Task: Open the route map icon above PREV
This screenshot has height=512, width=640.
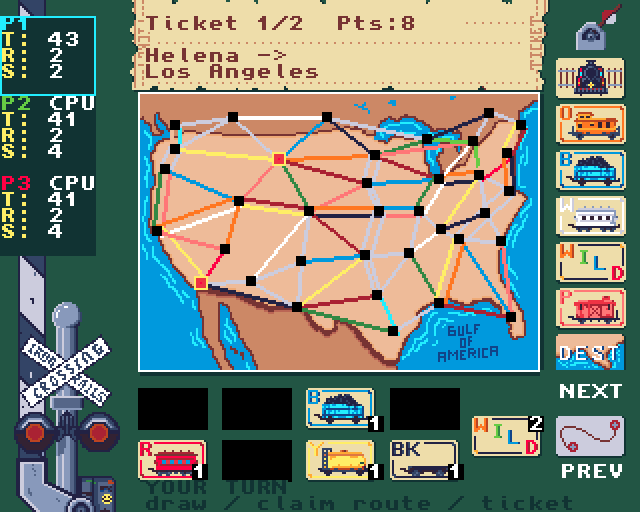Action: 590,435
